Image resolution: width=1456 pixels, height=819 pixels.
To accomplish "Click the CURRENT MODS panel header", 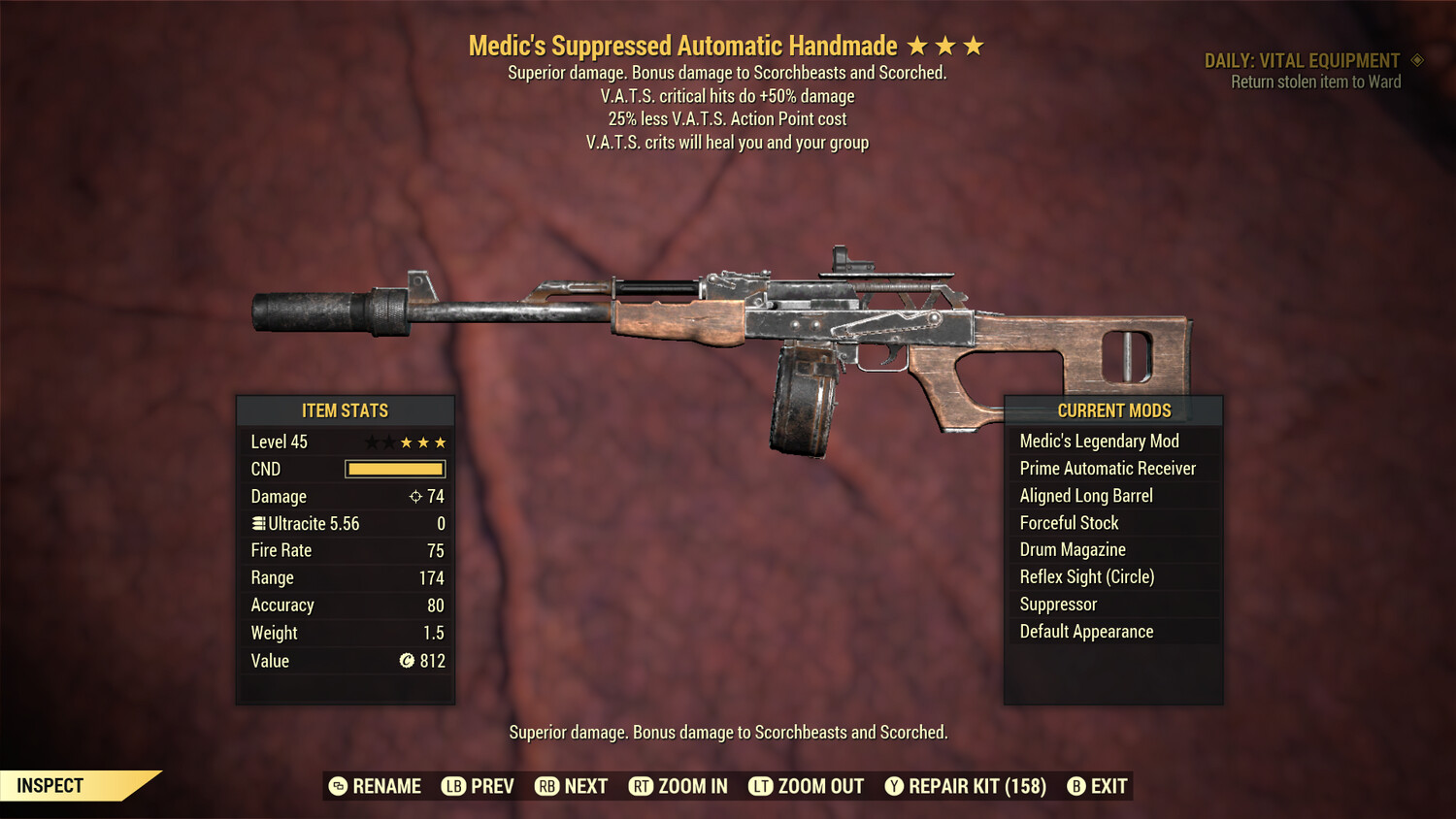I will click(1114, 410).
